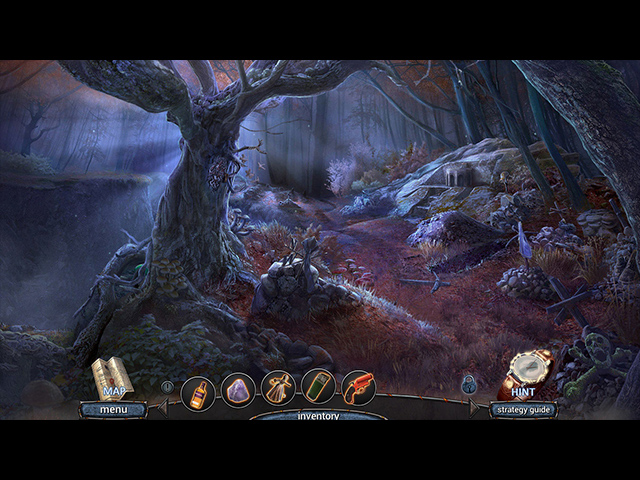Click the inventory left scroll arrow
This screenshot has width=640, height=480.
163,405
